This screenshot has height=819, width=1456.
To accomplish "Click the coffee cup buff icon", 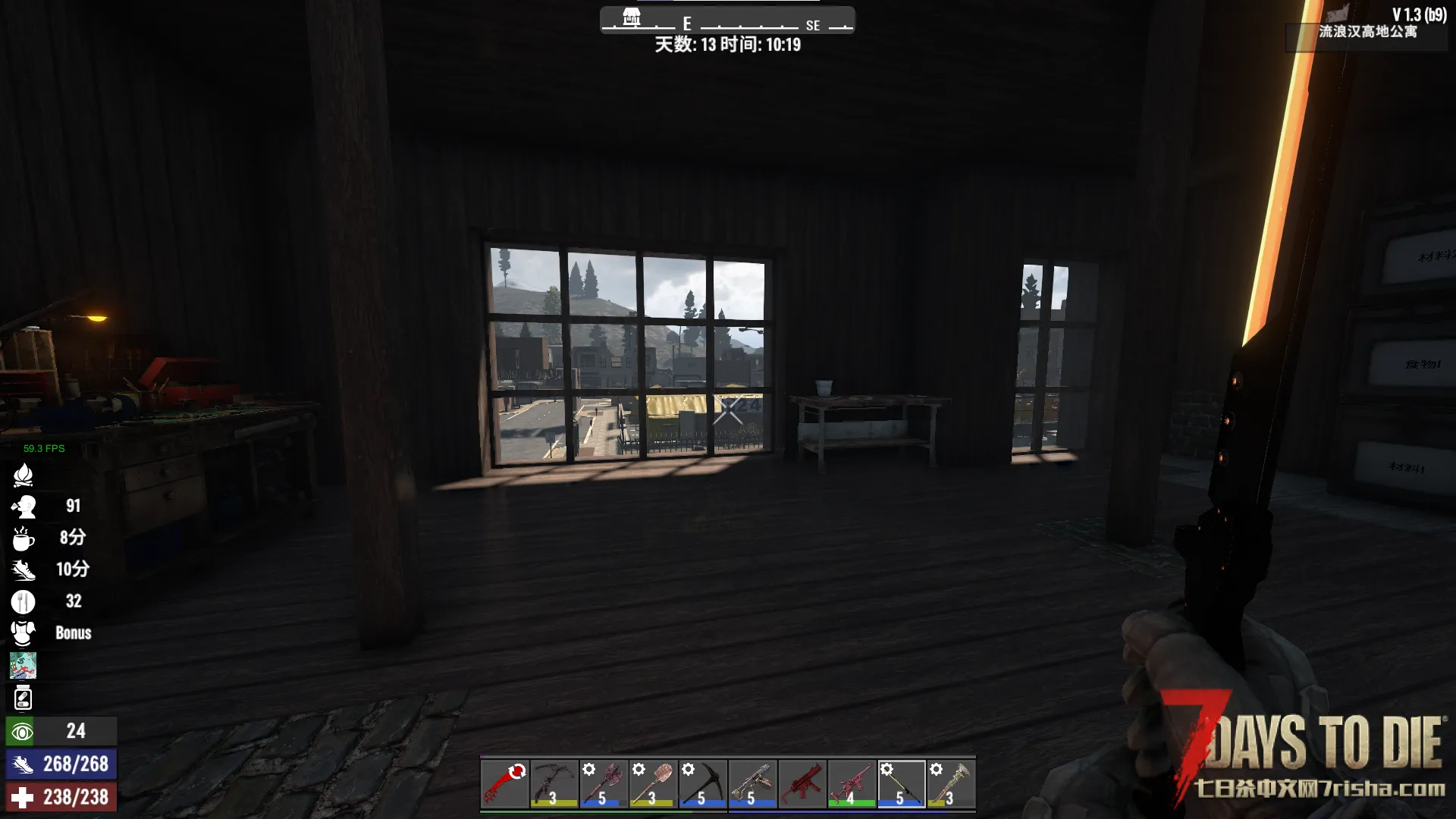I will pos(23,538).
